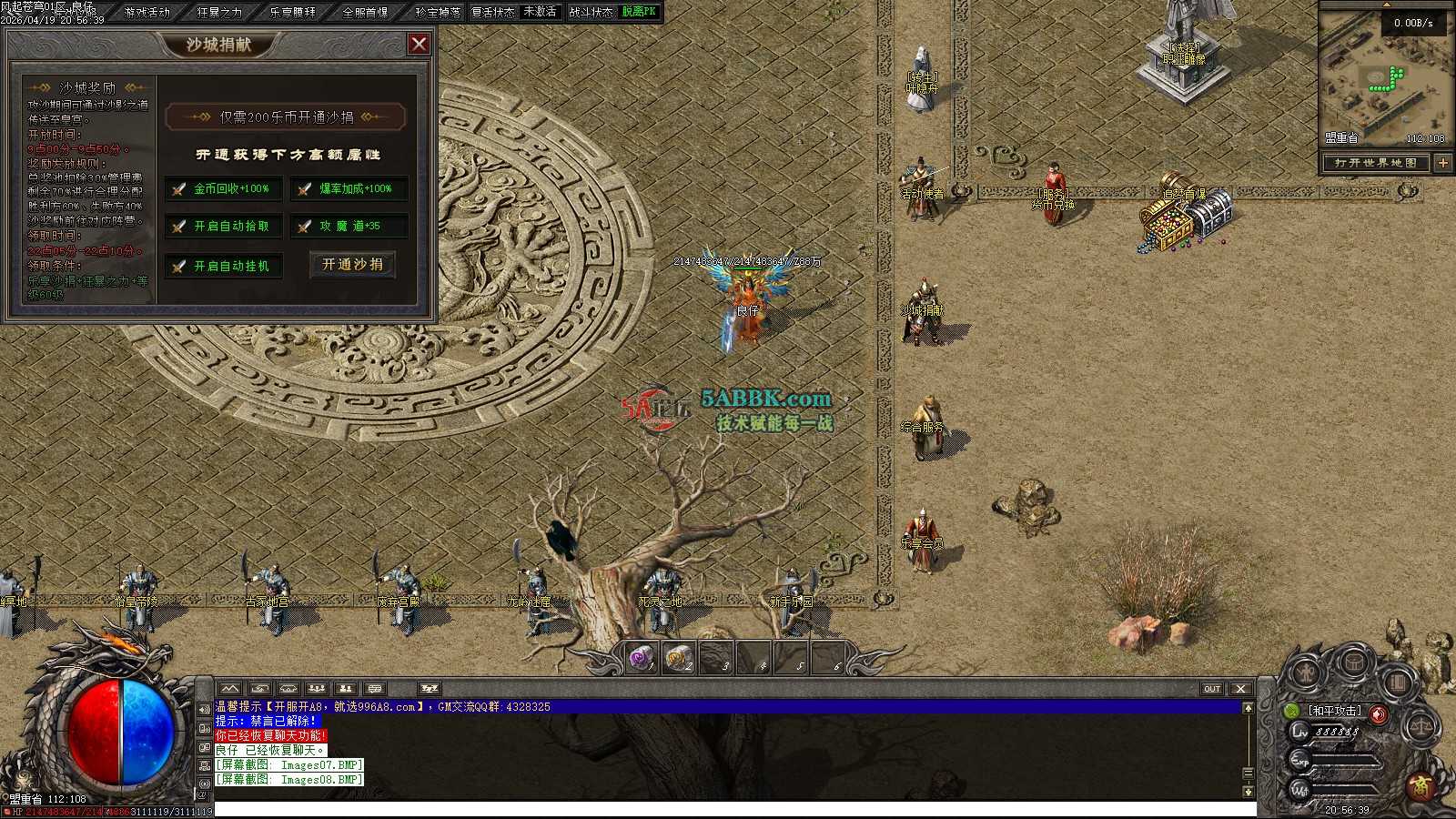Image resolution: width=1456 pixels, height=819 pixels.
Task: Open the bag chest icon
Action: pos(1354,662)
